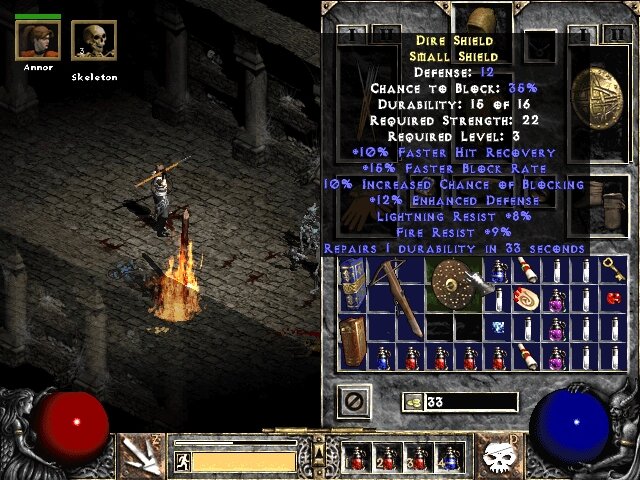The image size is (640, 480).
Task: Toggle the run/walk button
Action: click(182, 461)
